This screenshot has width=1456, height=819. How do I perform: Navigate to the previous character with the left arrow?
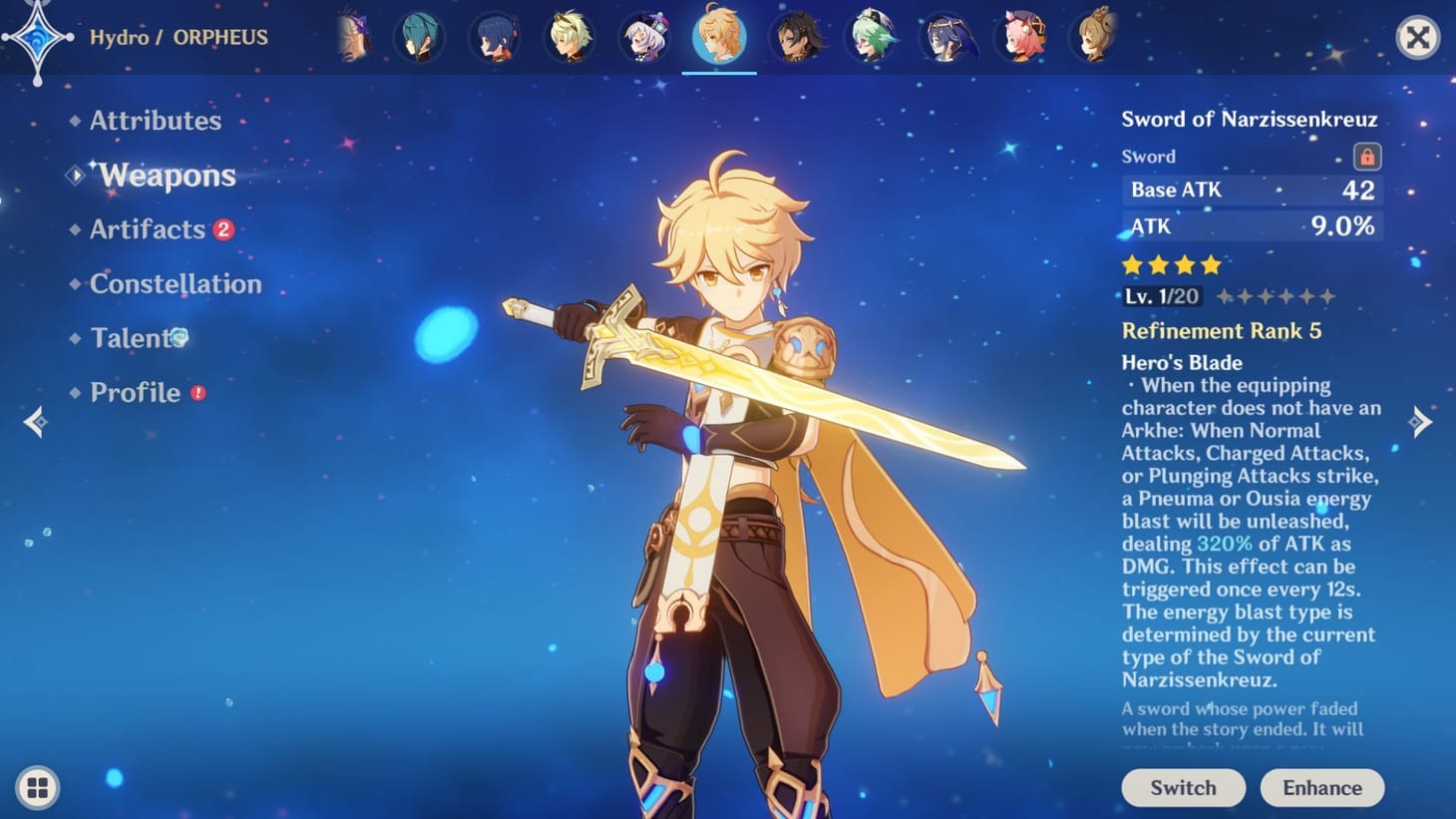point(36,421)
